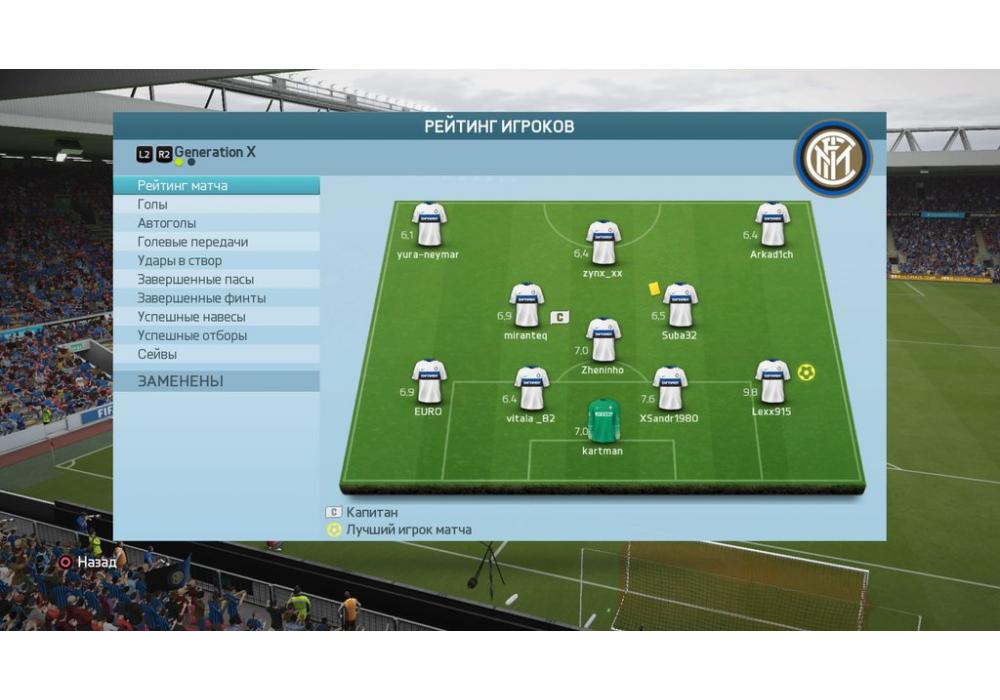The image size is (1000, 700).
Task: Select defender XSandr1980
Action: pos(670,389)
